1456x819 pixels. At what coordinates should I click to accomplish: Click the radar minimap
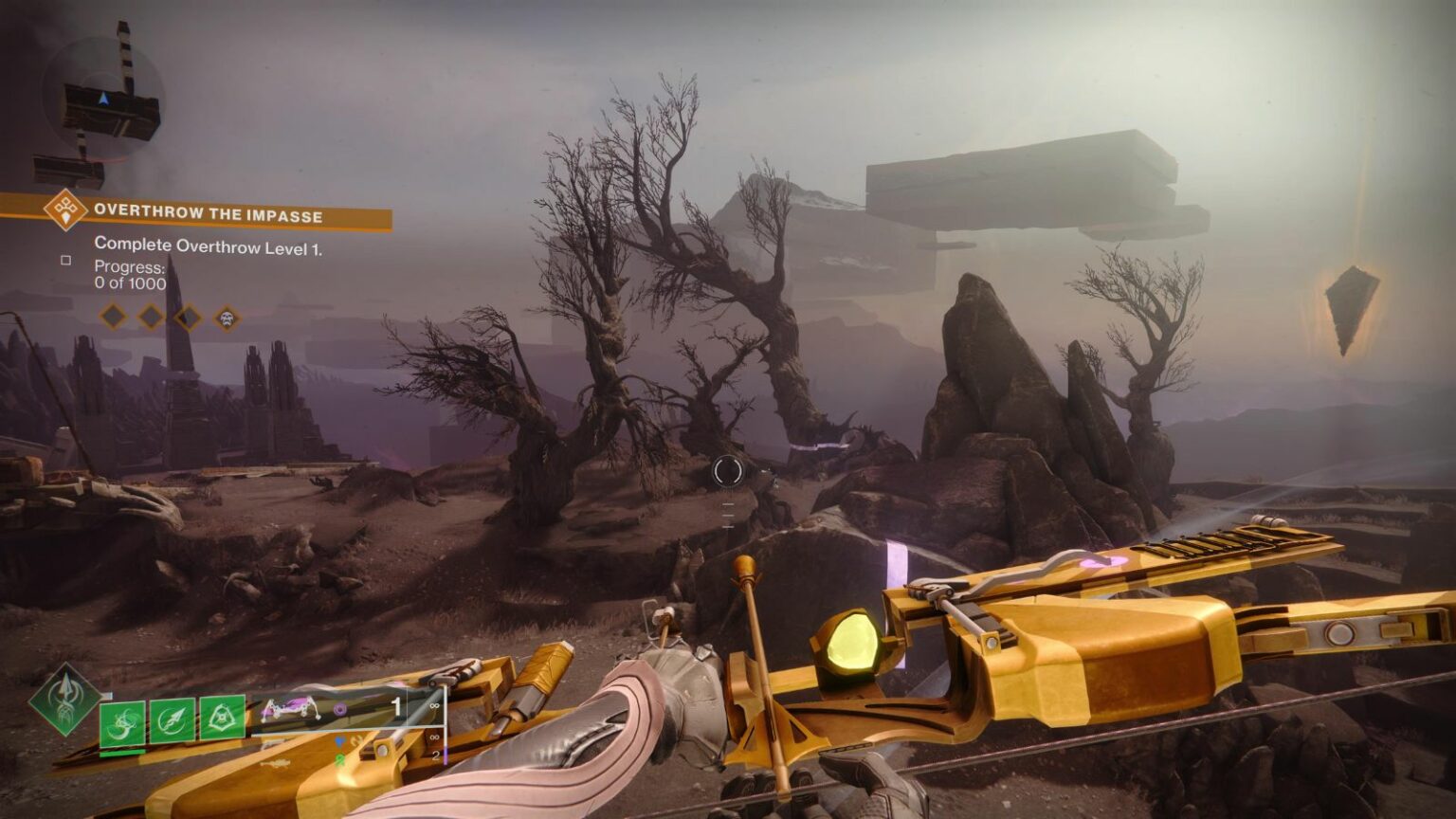coord(102,100)
